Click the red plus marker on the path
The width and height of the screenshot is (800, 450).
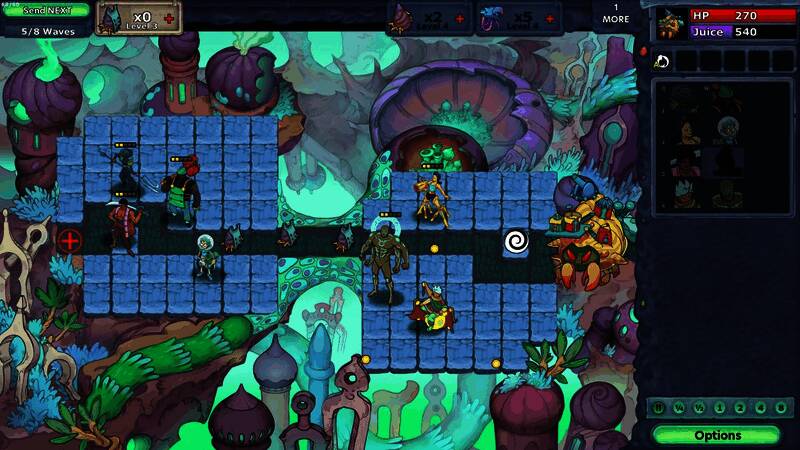tap(69, 240)
